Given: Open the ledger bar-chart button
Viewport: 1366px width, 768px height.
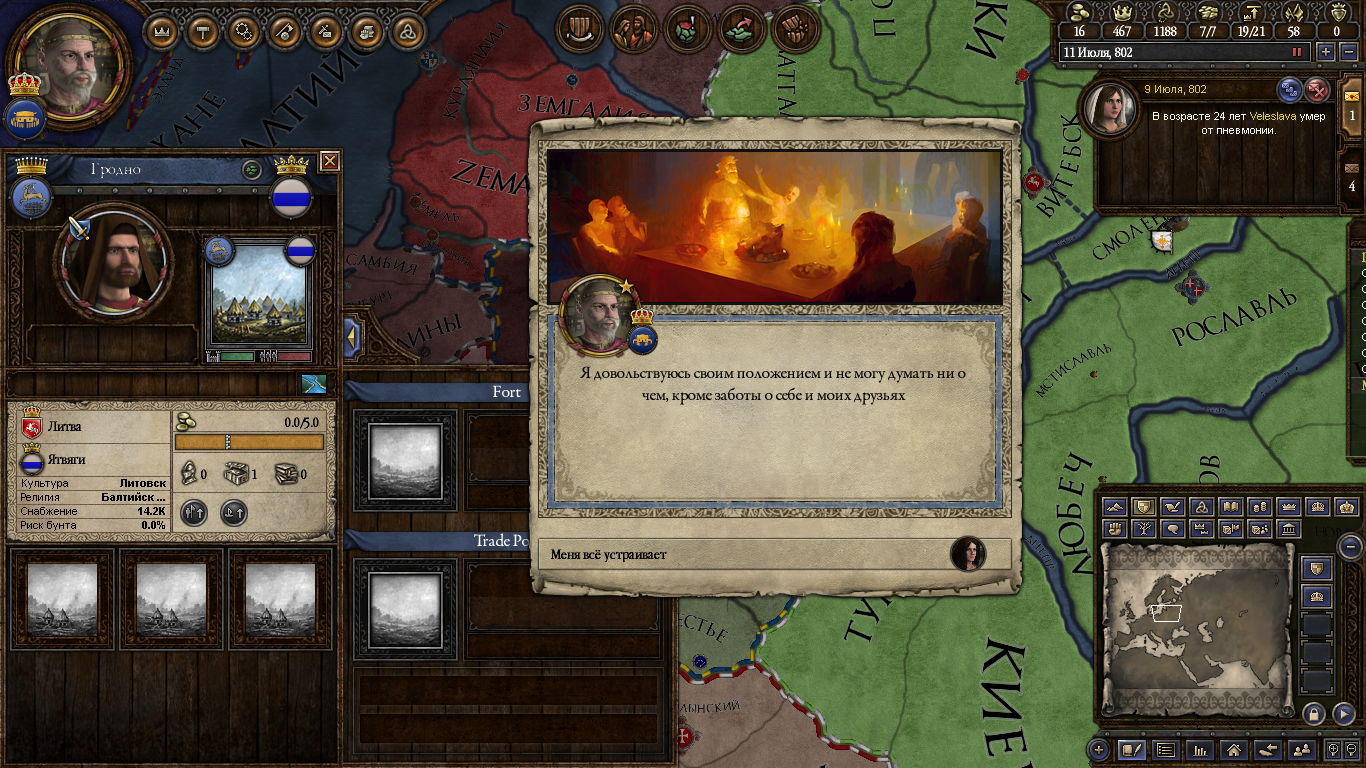Looking at the screenshot, I should point(1198,749).
